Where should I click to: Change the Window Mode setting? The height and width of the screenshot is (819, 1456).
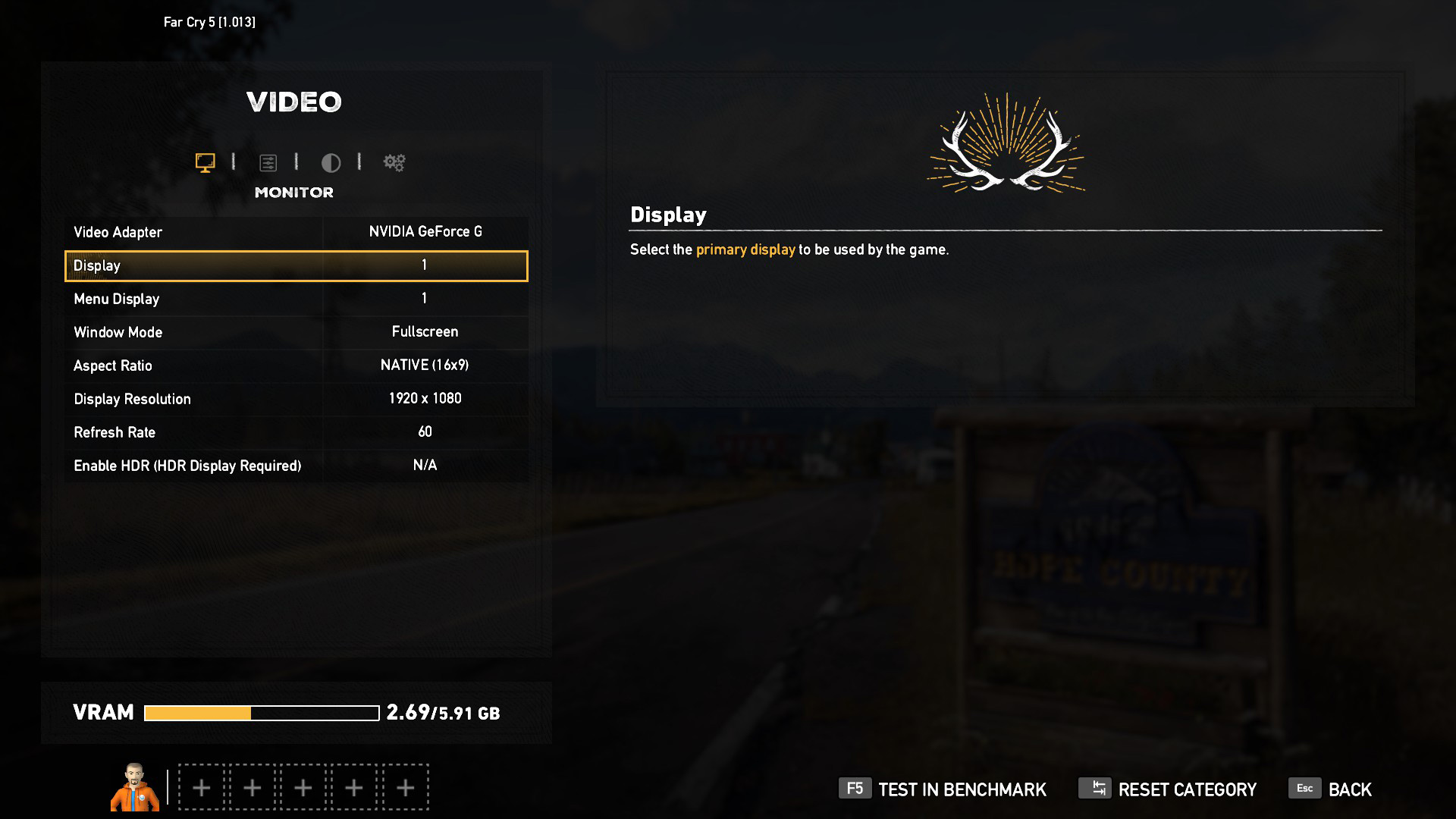pyautogui.click(x=296, y=332)
